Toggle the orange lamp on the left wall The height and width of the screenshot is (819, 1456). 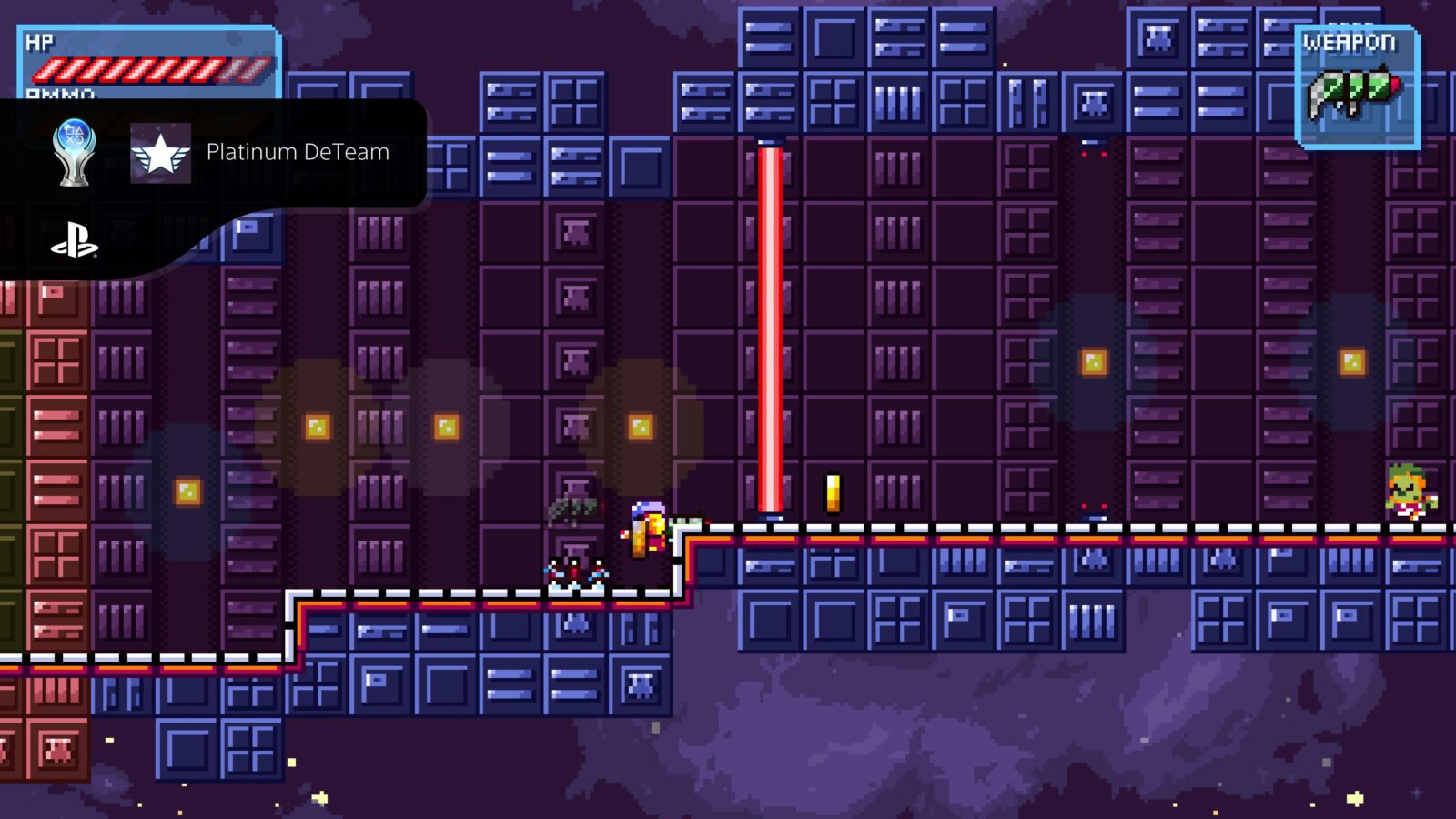[x=188, y=490]
